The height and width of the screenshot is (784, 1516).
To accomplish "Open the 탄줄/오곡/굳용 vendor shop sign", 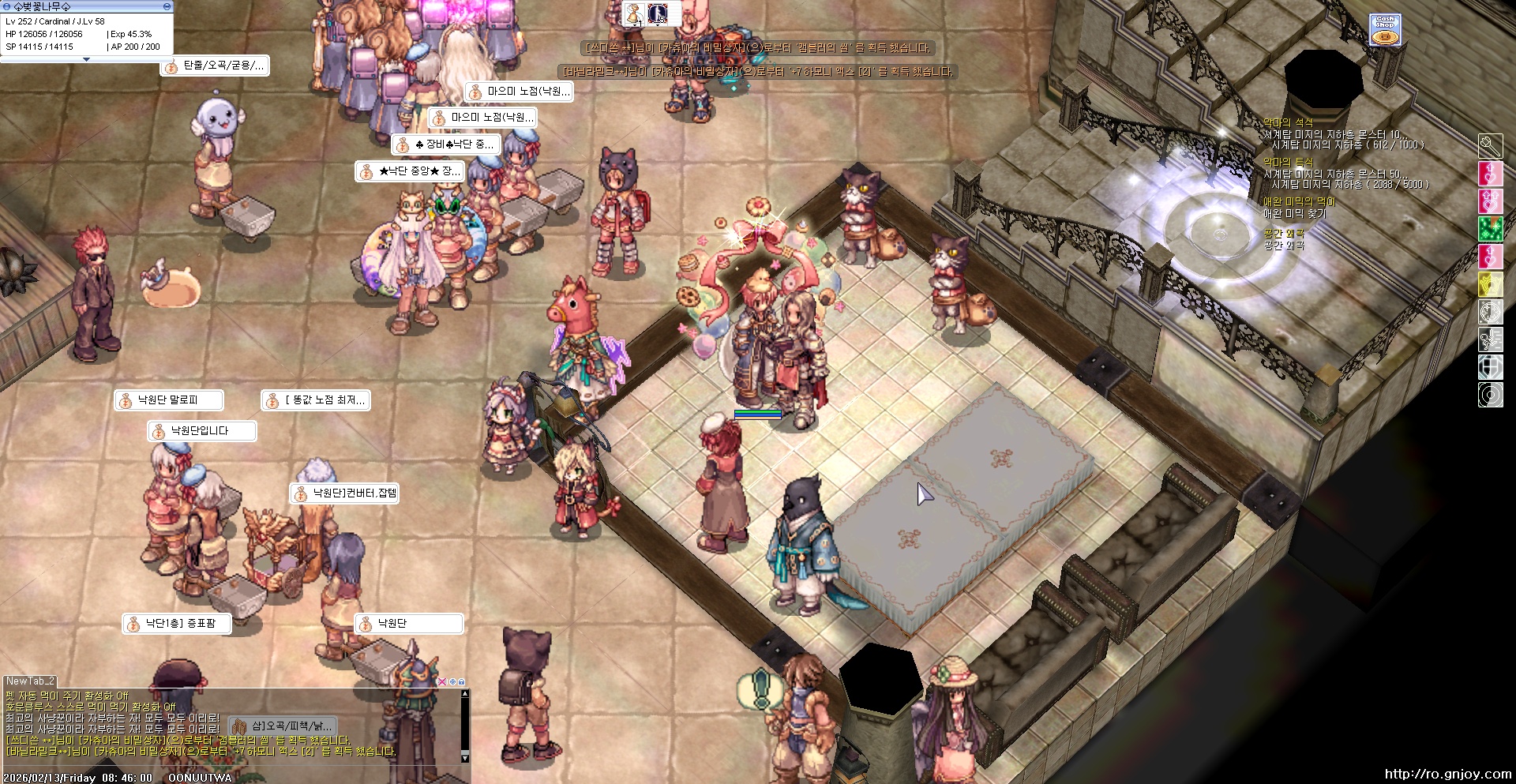I will click(x=216, y=66).
